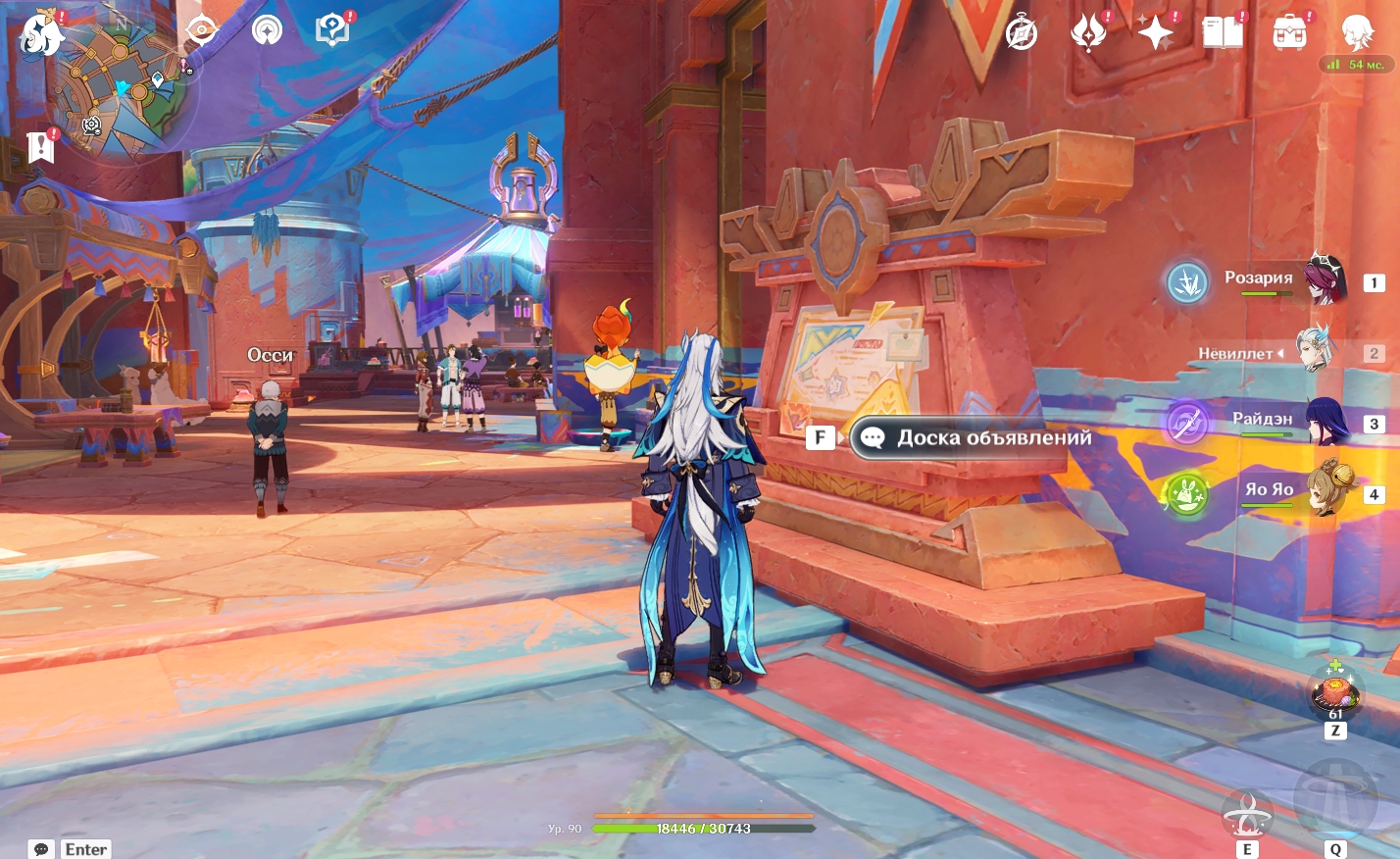Screen dimensions: 1400x859
Task: Open the circular star icon beside the minimap
Action: pyautogui.click(x=267, y=31)
